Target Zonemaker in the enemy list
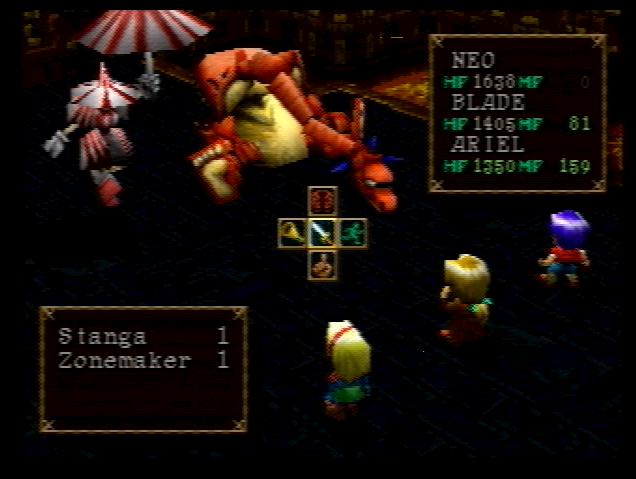Screen dimensions: 636x479 (124, 360)
